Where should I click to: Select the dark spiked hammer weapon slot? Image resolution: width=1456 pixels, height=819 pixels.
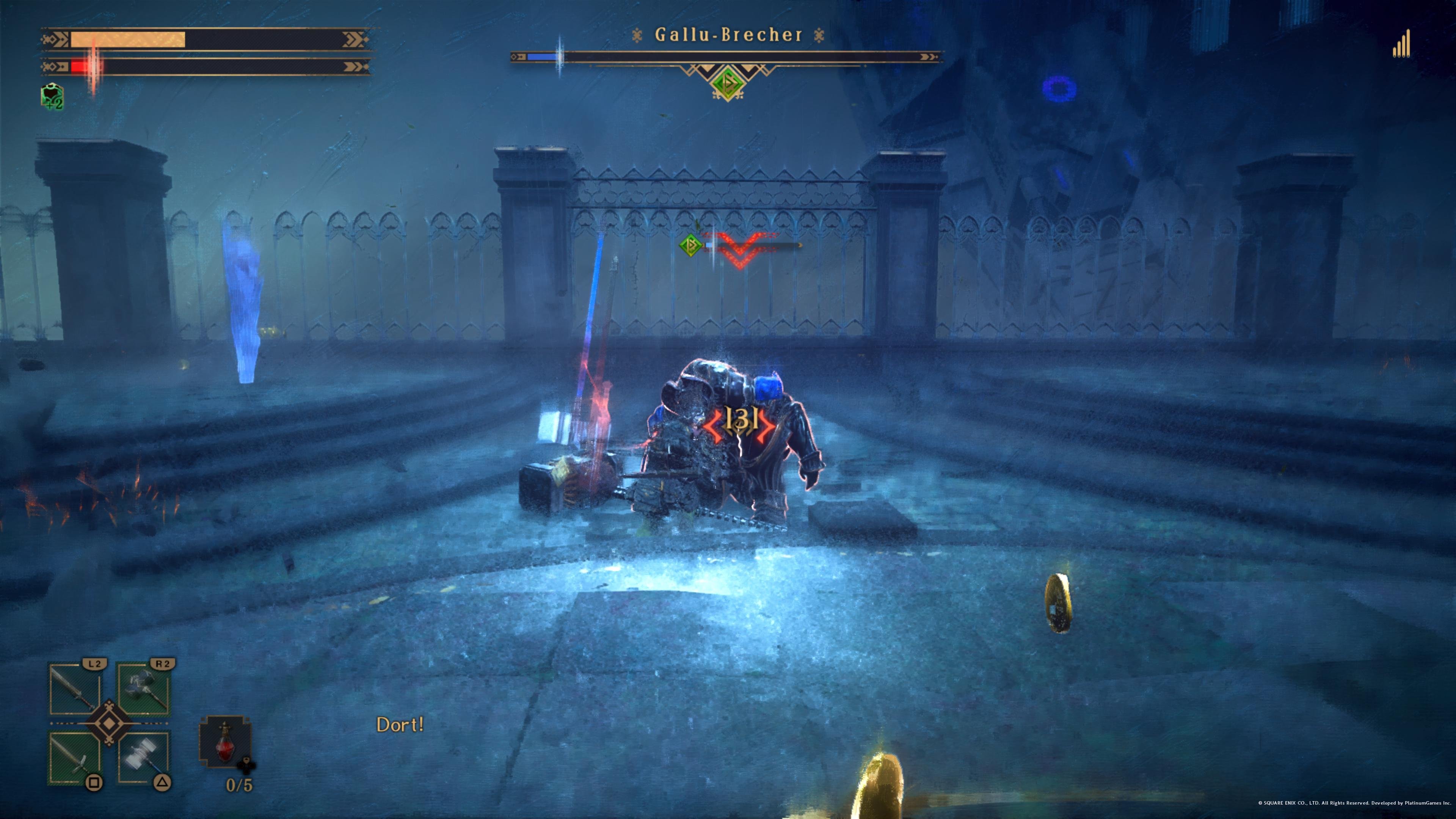coord(144,689)
